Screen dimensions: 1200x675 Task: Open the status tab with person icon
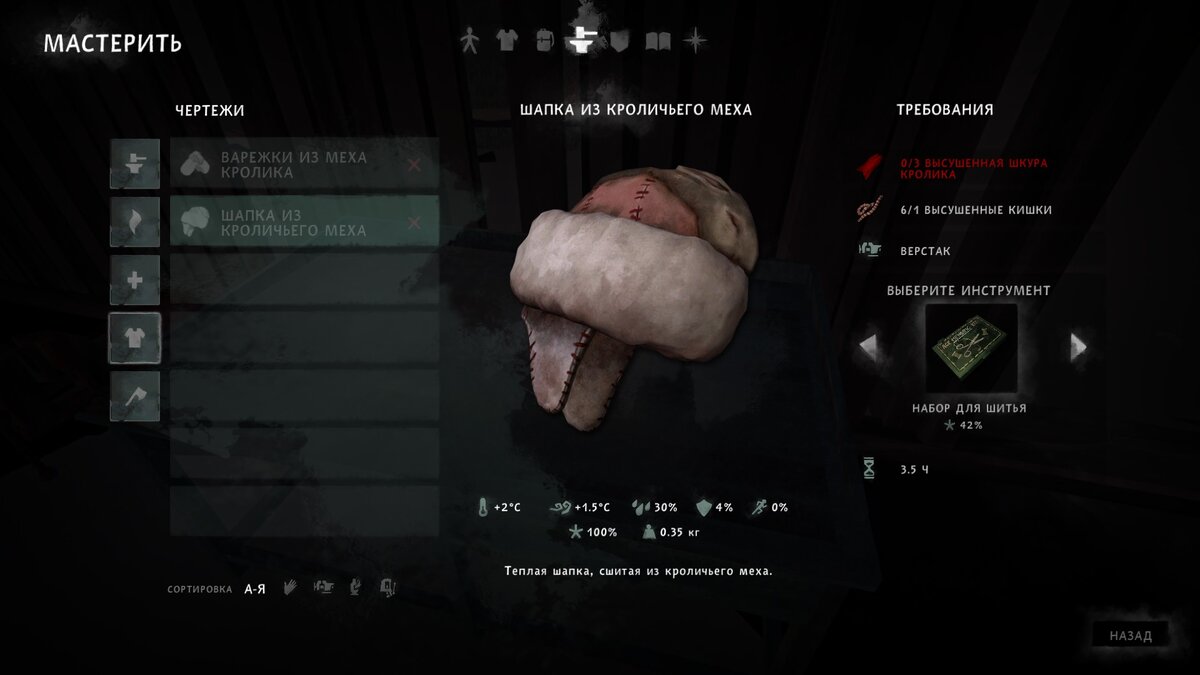tap(469, 40)
